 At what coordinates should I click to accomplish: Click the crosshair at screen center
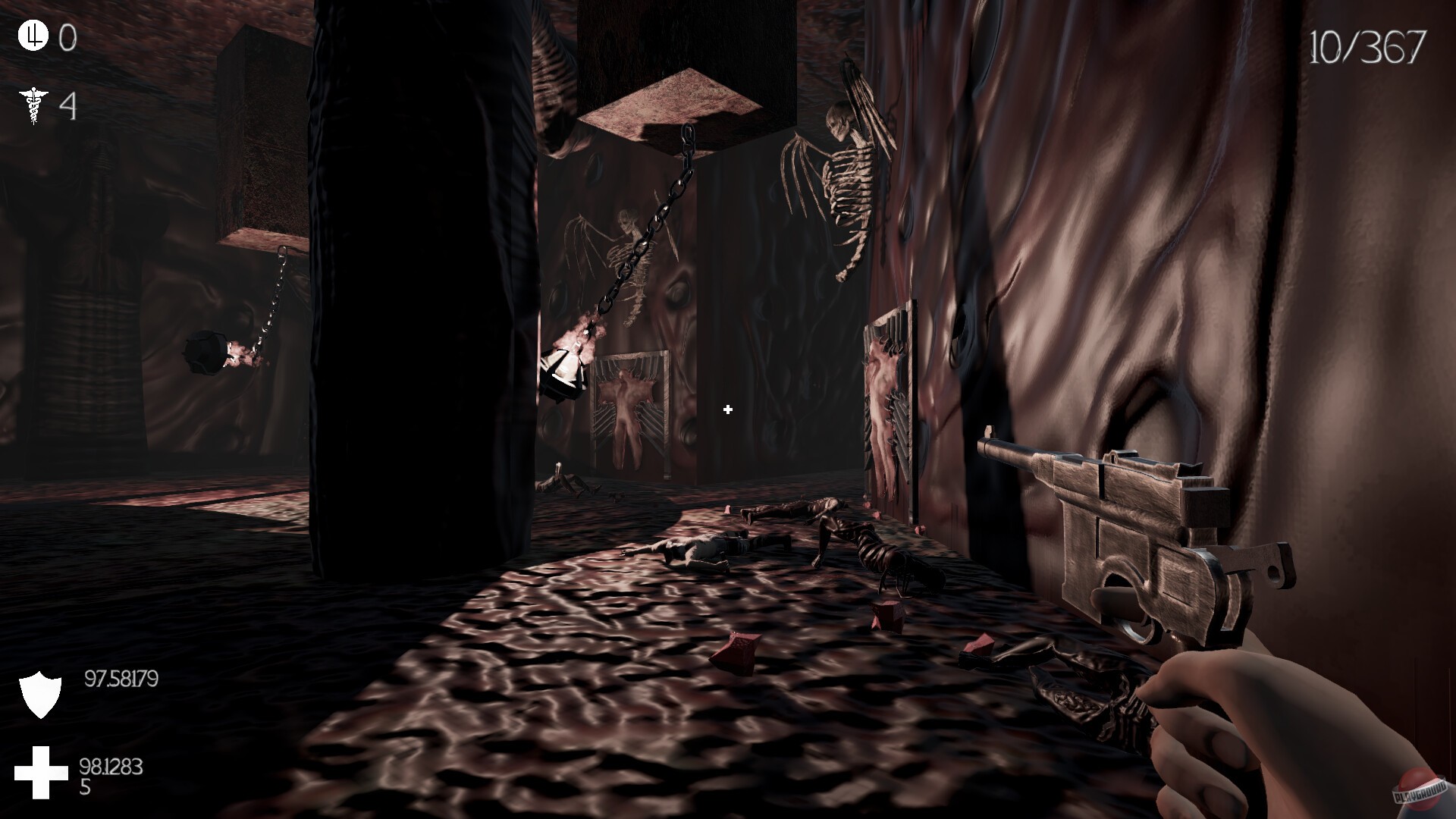pyautogui.click(x=726, y=410)
